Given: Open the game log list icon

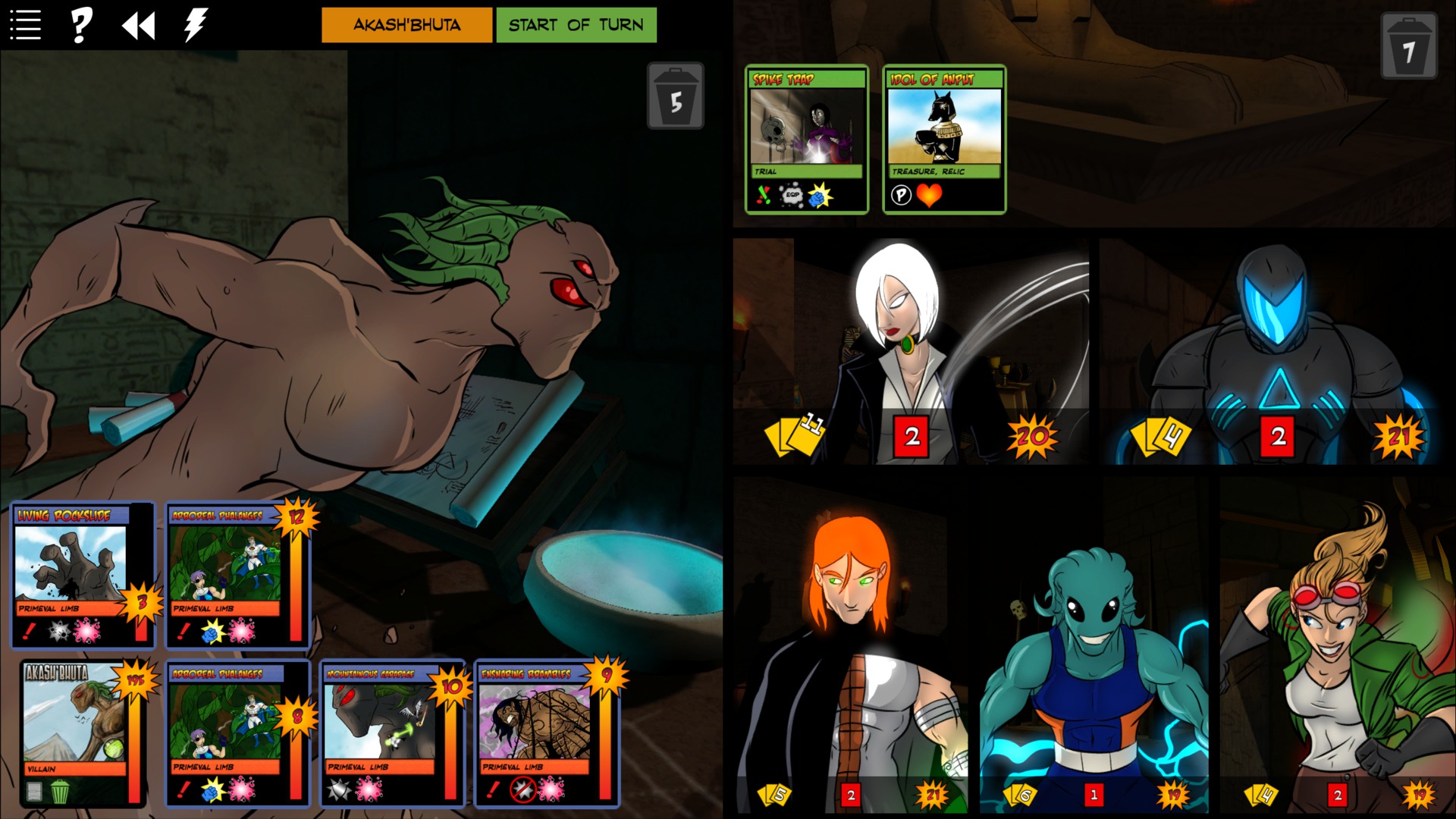Looking at the screenshot, I should (25, 25).
